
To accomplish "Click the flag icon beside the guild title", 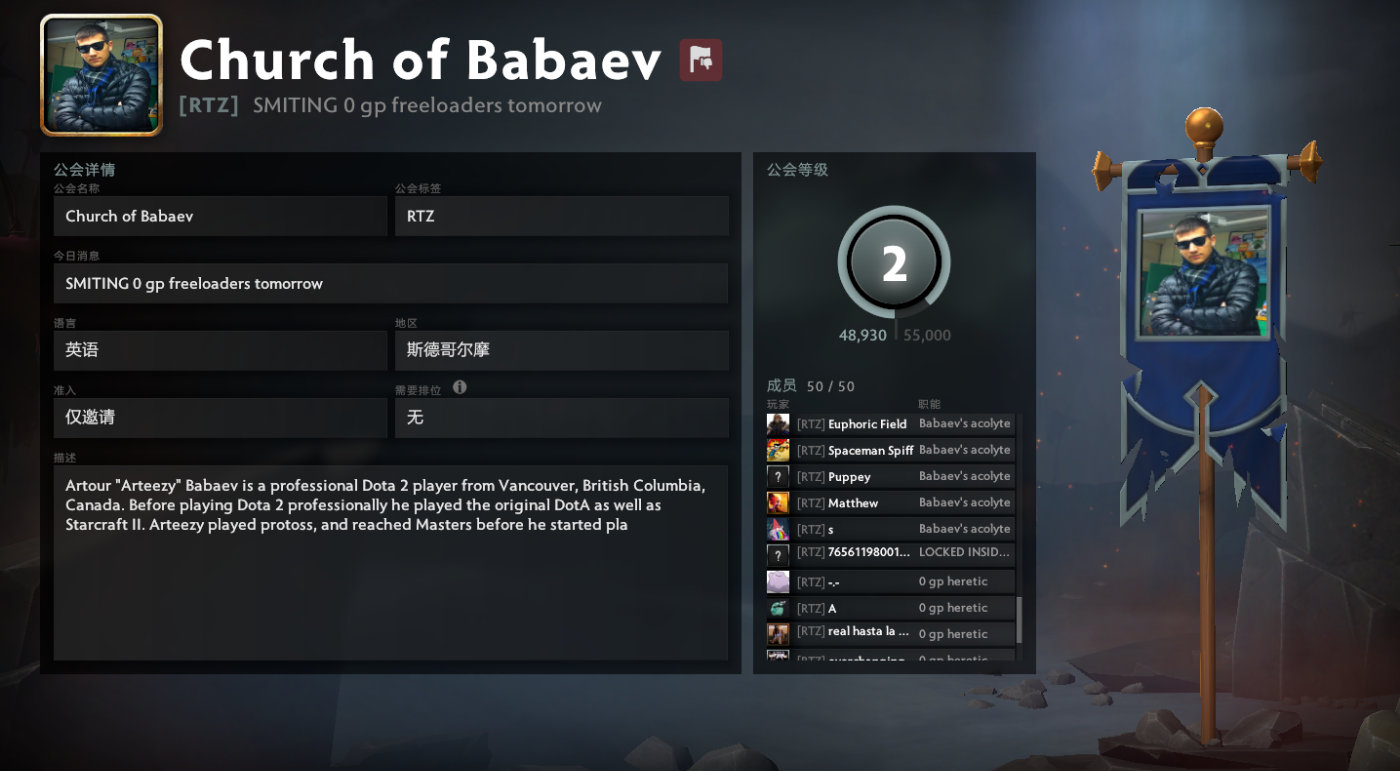I will pyautogui.click(x=700, y=60).
